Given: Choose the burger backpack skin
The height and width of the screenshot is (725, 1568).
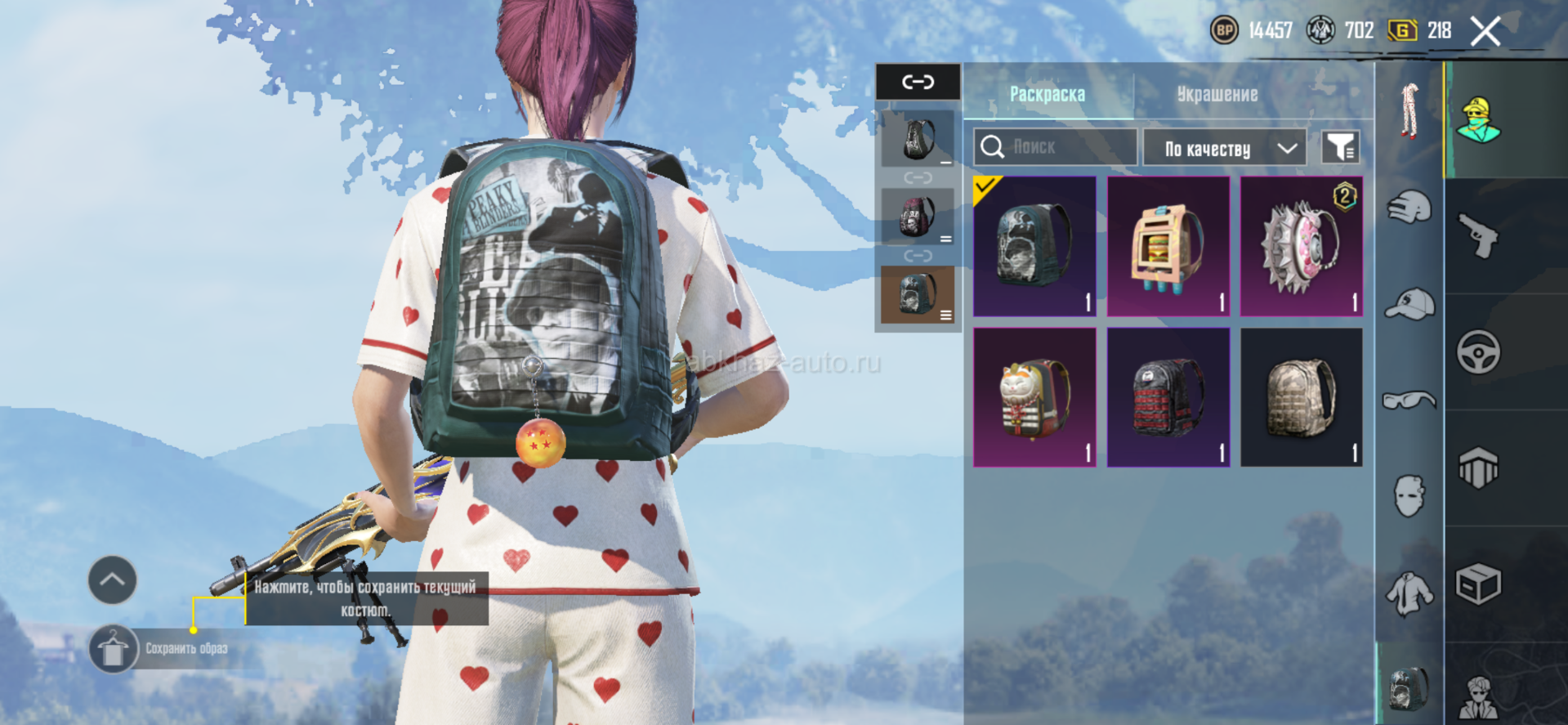Looking at the screenshot, I should (x=1168, y=246).
